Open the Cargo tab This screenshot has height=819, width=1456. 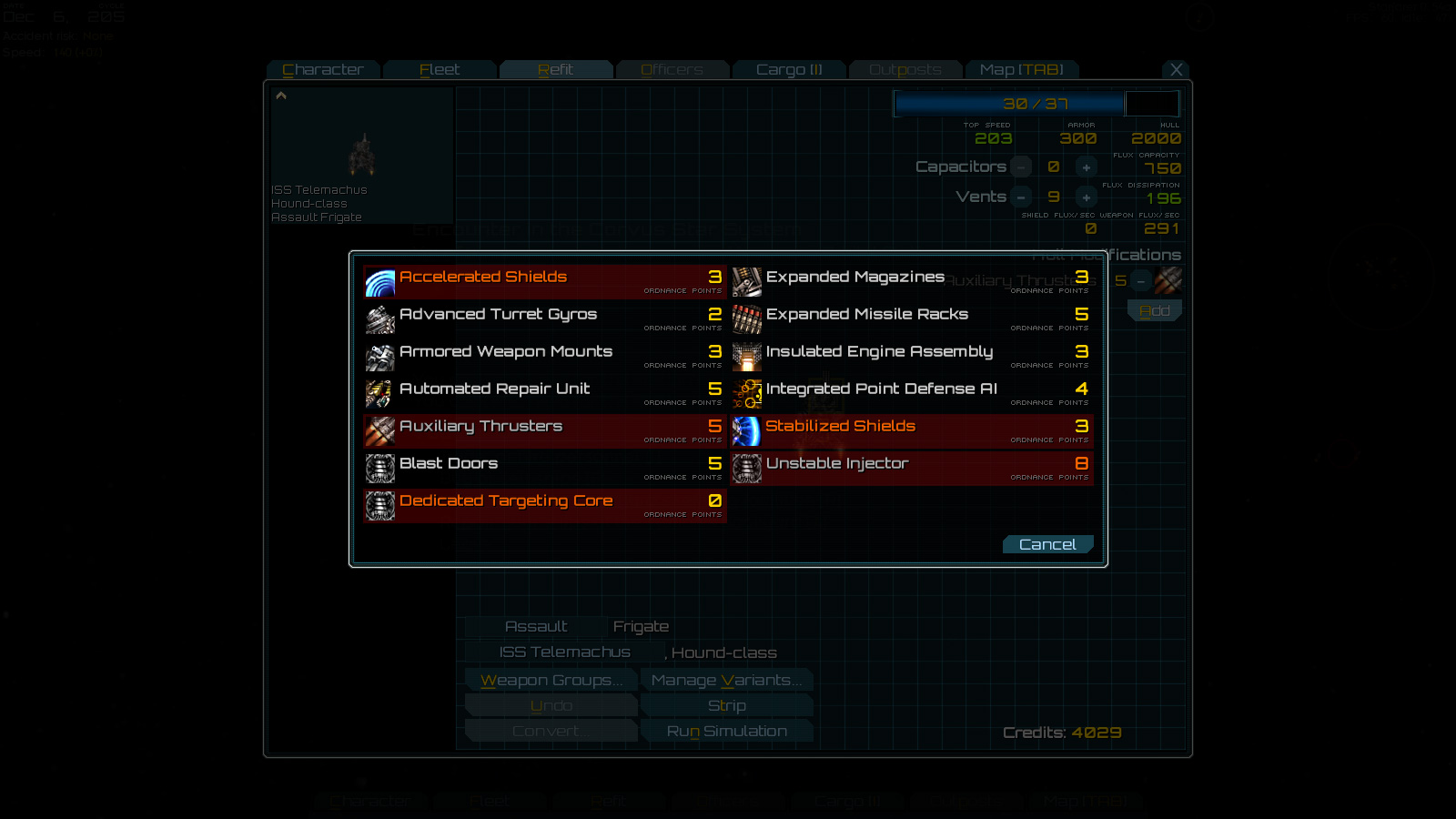[x=789, y=69]
